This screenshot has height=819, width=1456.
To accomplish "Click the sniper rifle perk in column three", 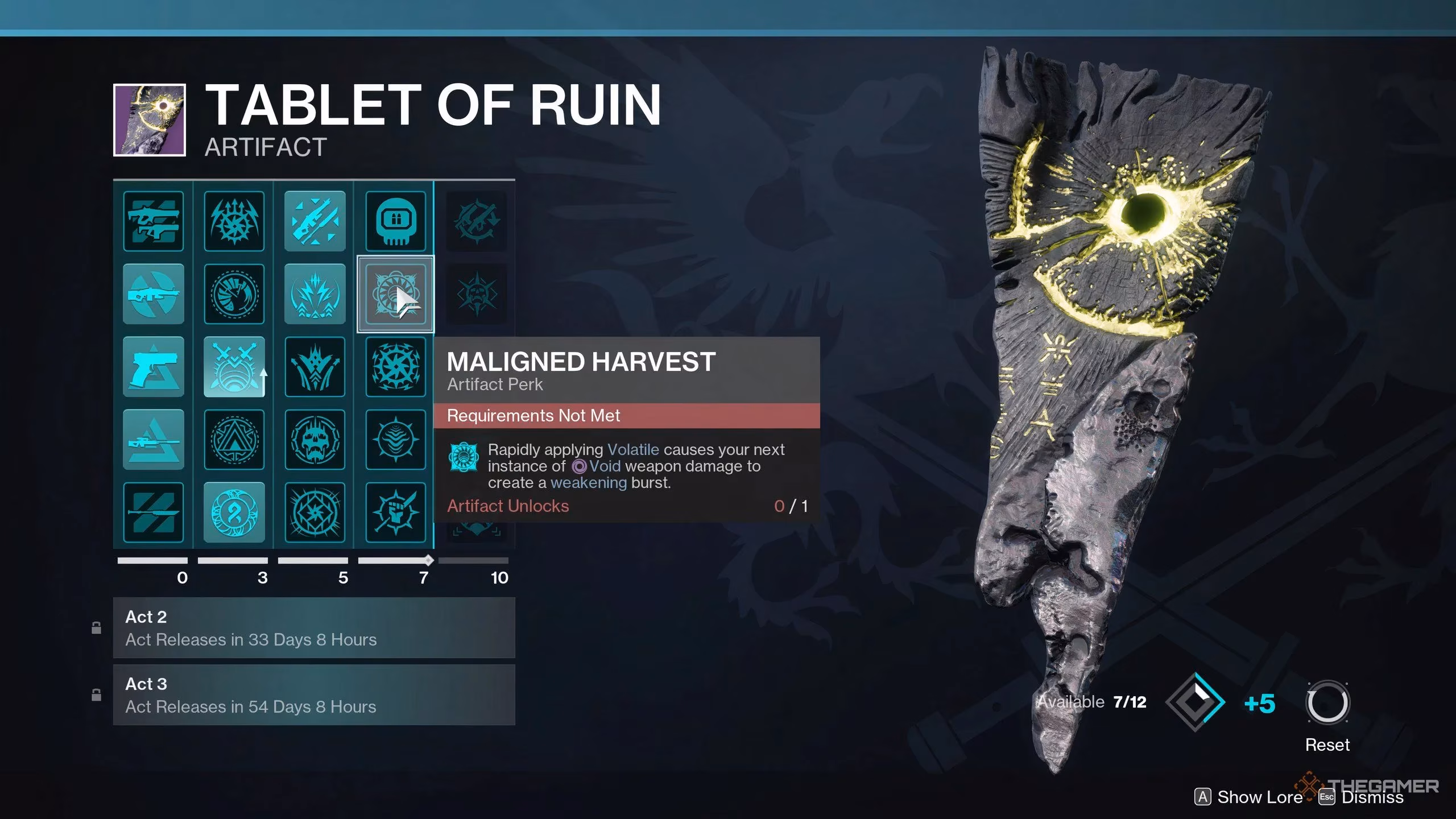I will [315, 222].
